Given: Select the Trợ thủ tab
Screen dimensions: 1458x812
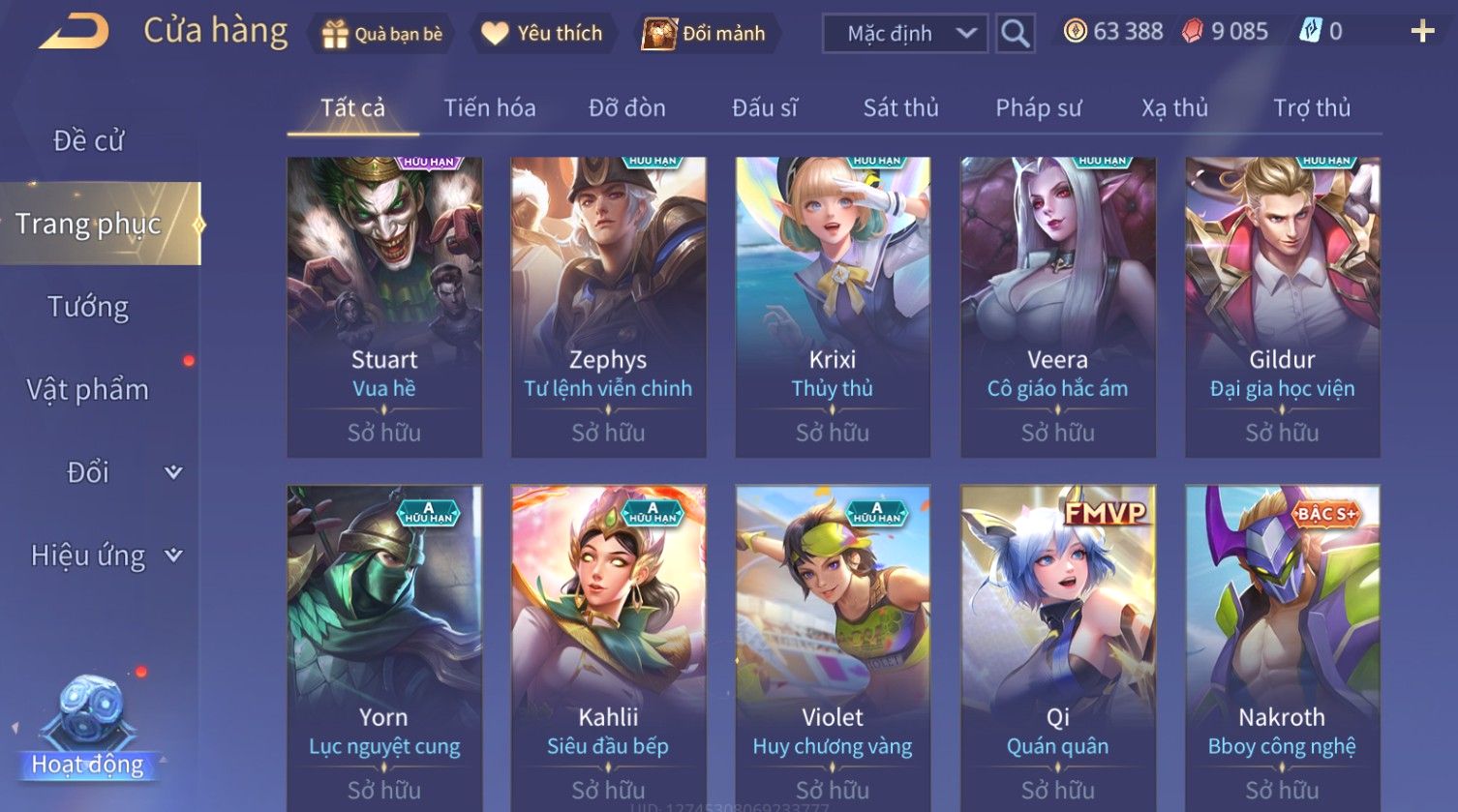Looking at the screenshot, I should (x=1311, y=107).
